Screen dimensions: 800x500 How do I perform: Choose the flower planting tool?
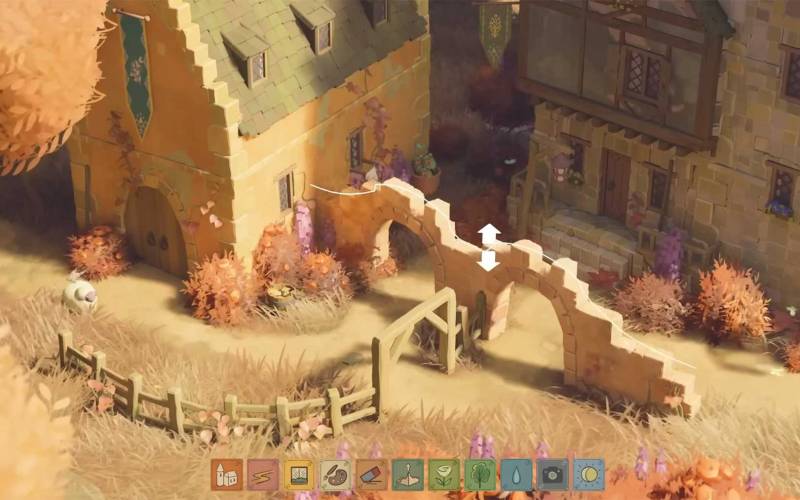(443, 474)
